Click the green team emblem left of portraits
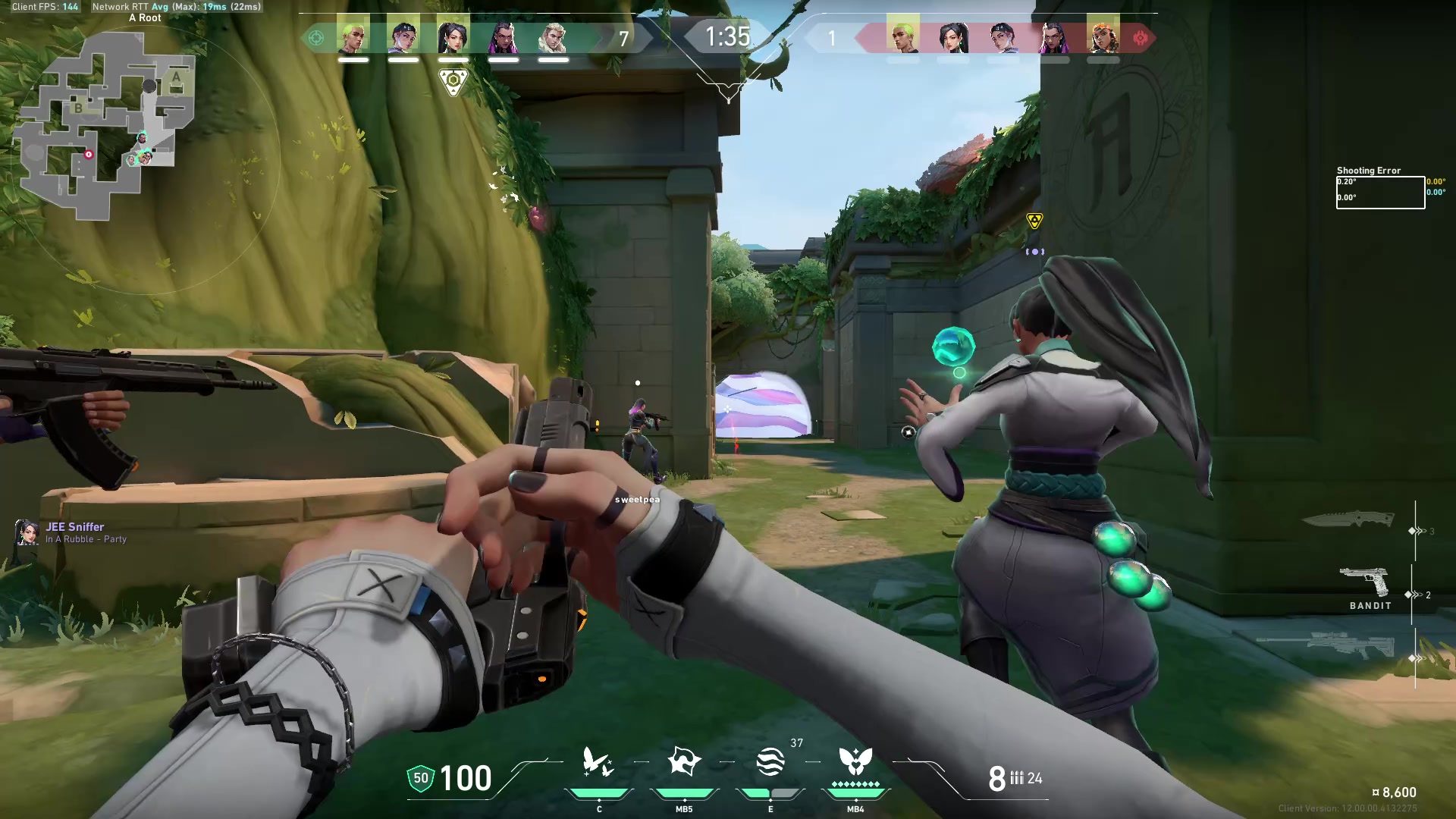Screen dimensions: 1456x819 coord(316,38)
